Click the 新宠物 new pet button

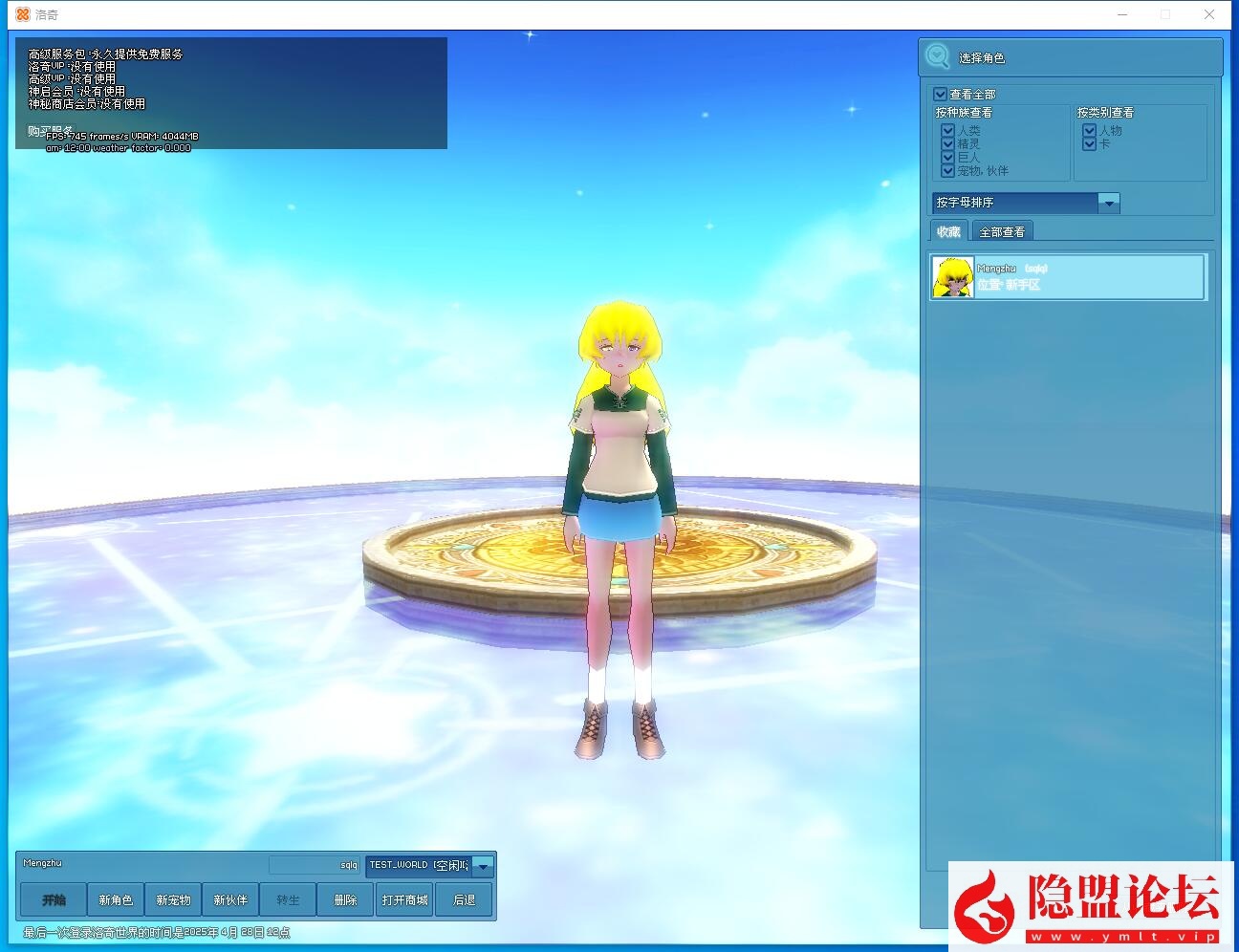[x=173, y=899]
